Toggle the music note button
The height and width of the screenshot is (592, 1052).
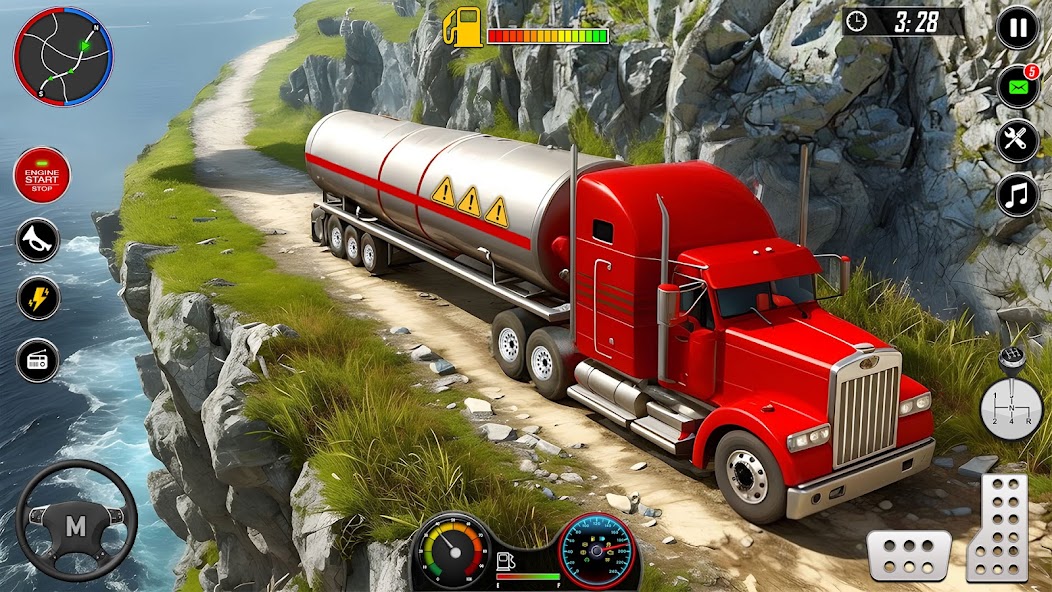[1017, 195]
